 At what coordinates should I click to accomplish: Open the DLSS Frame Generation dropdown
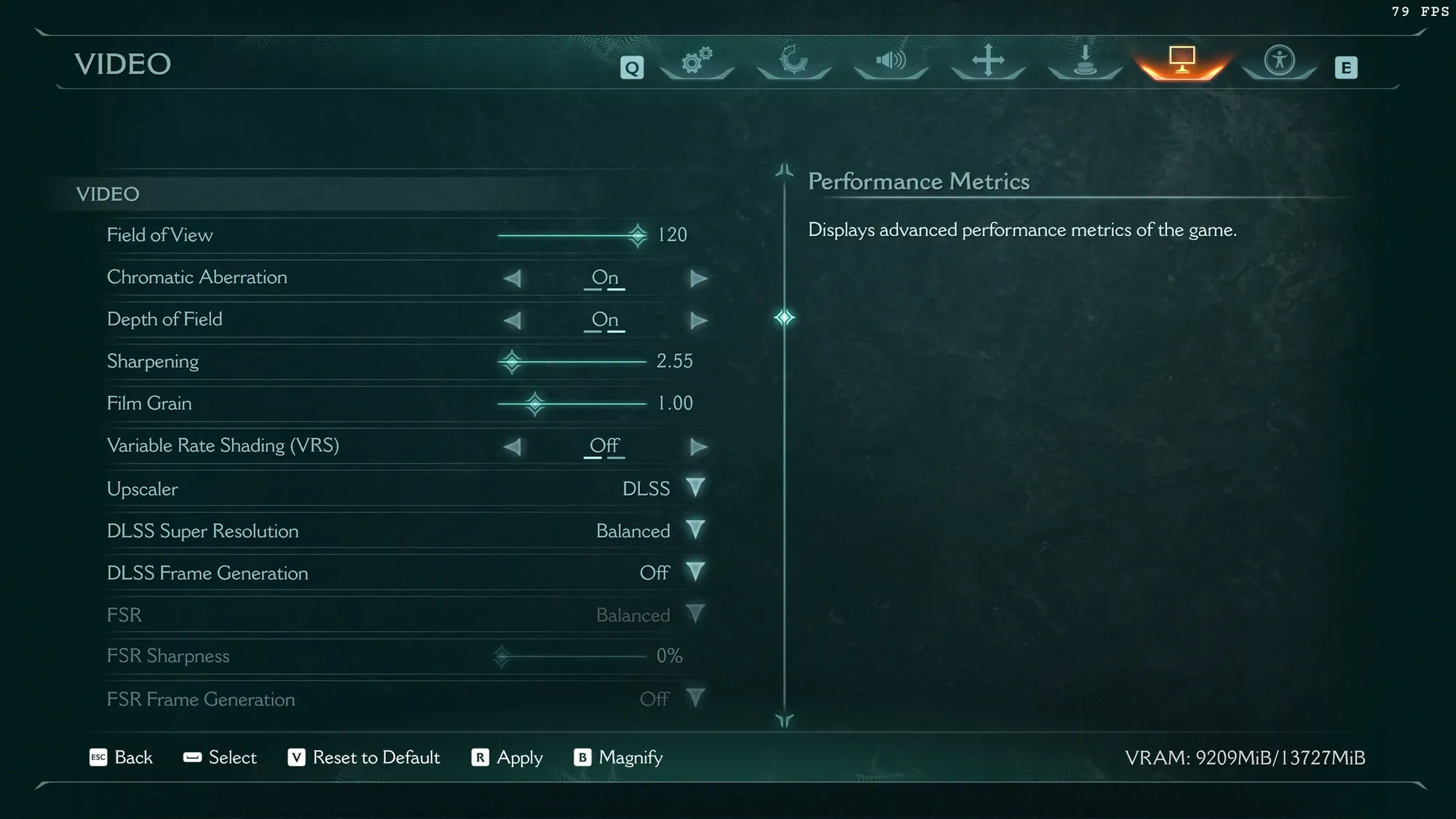695,572
